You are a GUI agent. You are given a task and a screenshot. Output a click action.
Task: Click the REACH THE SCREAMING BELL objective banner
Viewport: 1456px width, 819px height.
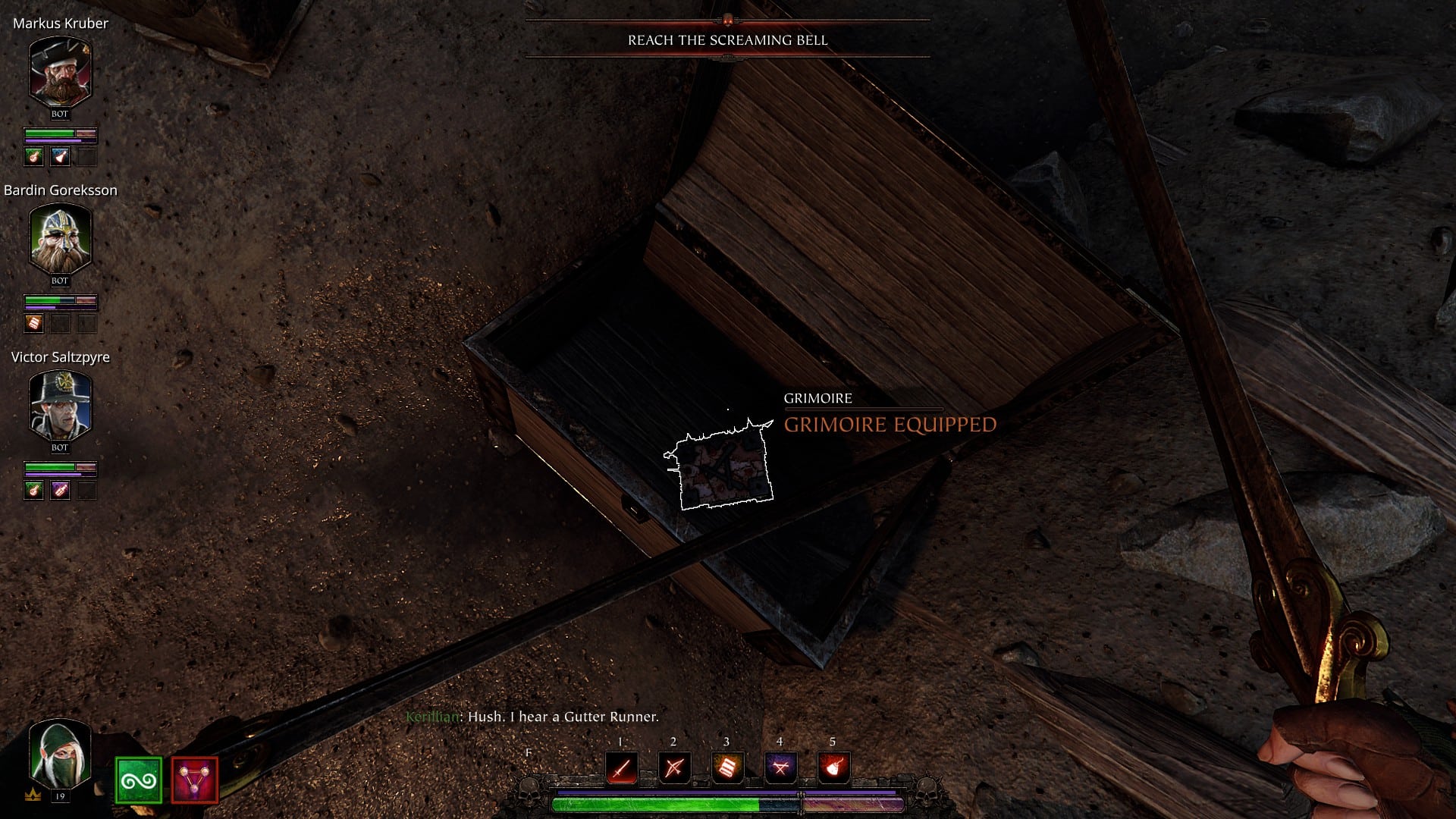[727, 42]
